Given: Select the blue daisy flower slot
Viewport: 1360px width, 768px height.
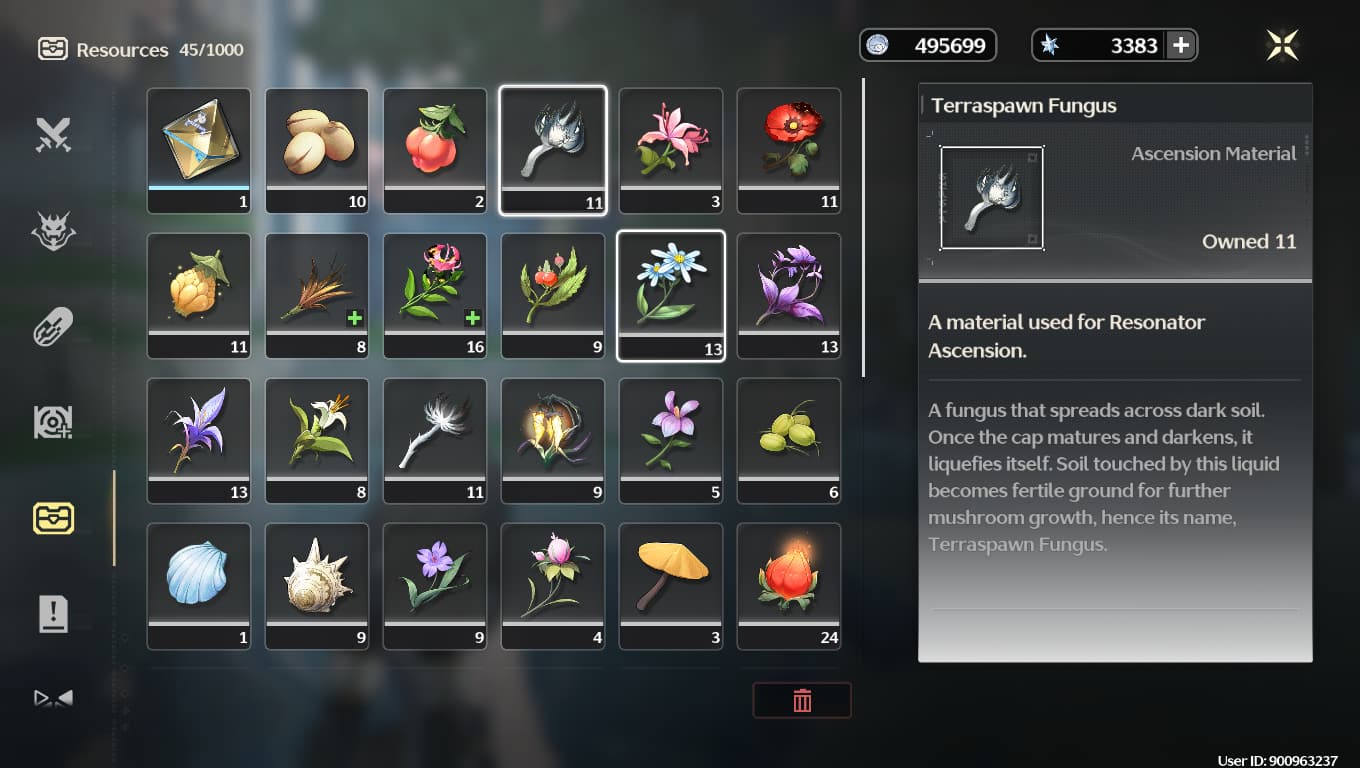Looking at the screenshot, I should [x=671, y=295].
